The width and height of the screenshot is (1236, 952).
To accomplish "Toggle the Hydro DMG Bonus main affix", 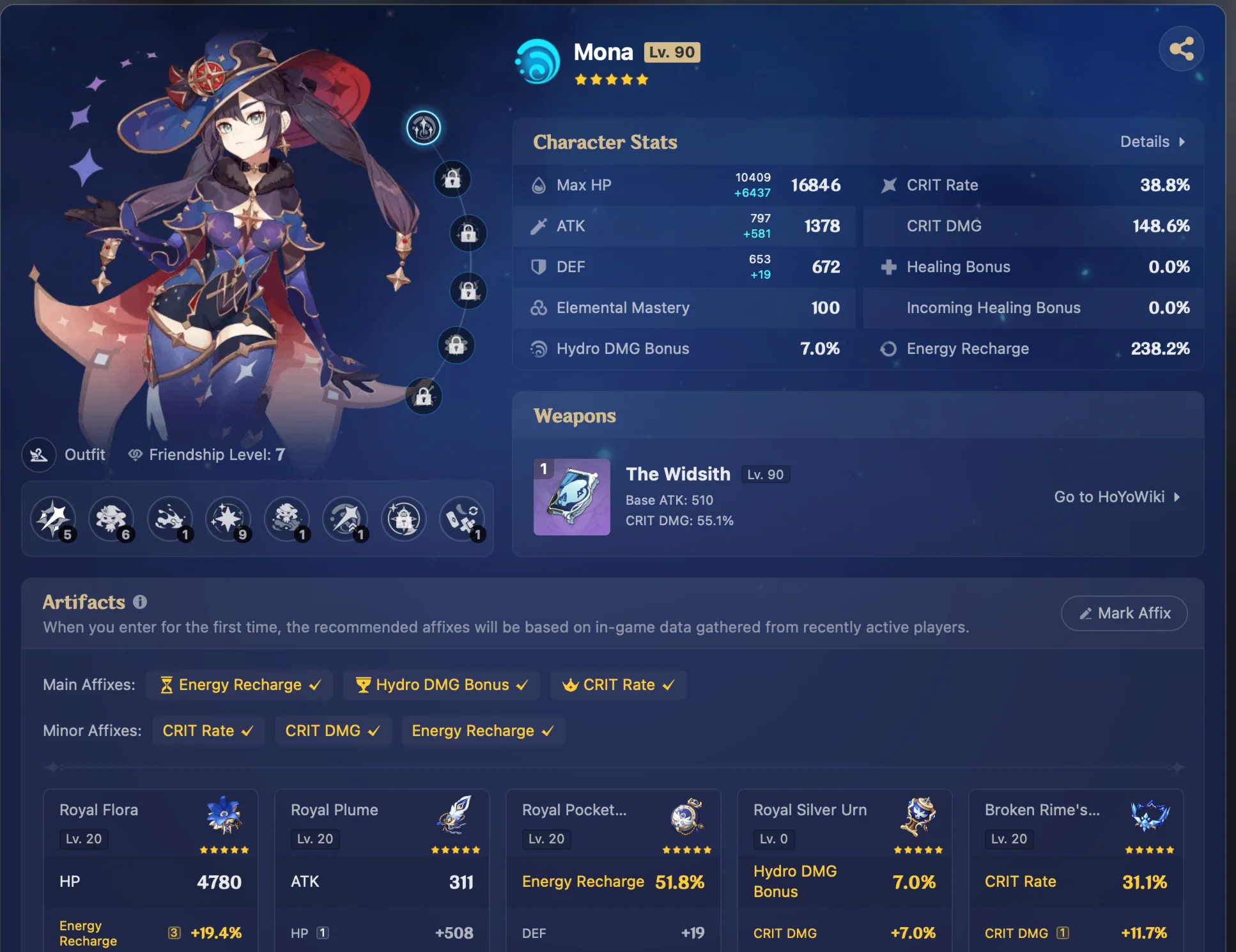I will 441,684.
